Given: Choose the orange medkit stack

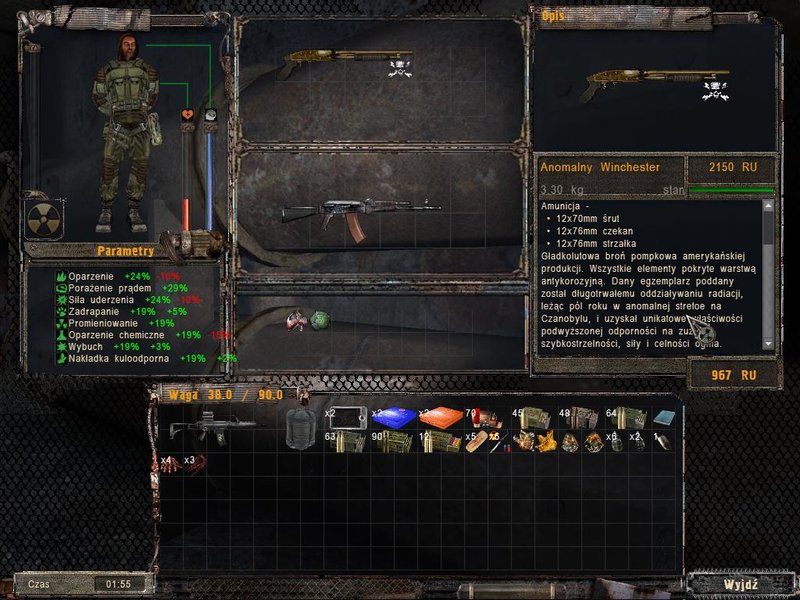Looking at the screenshot, I should [x=438, y=418].
